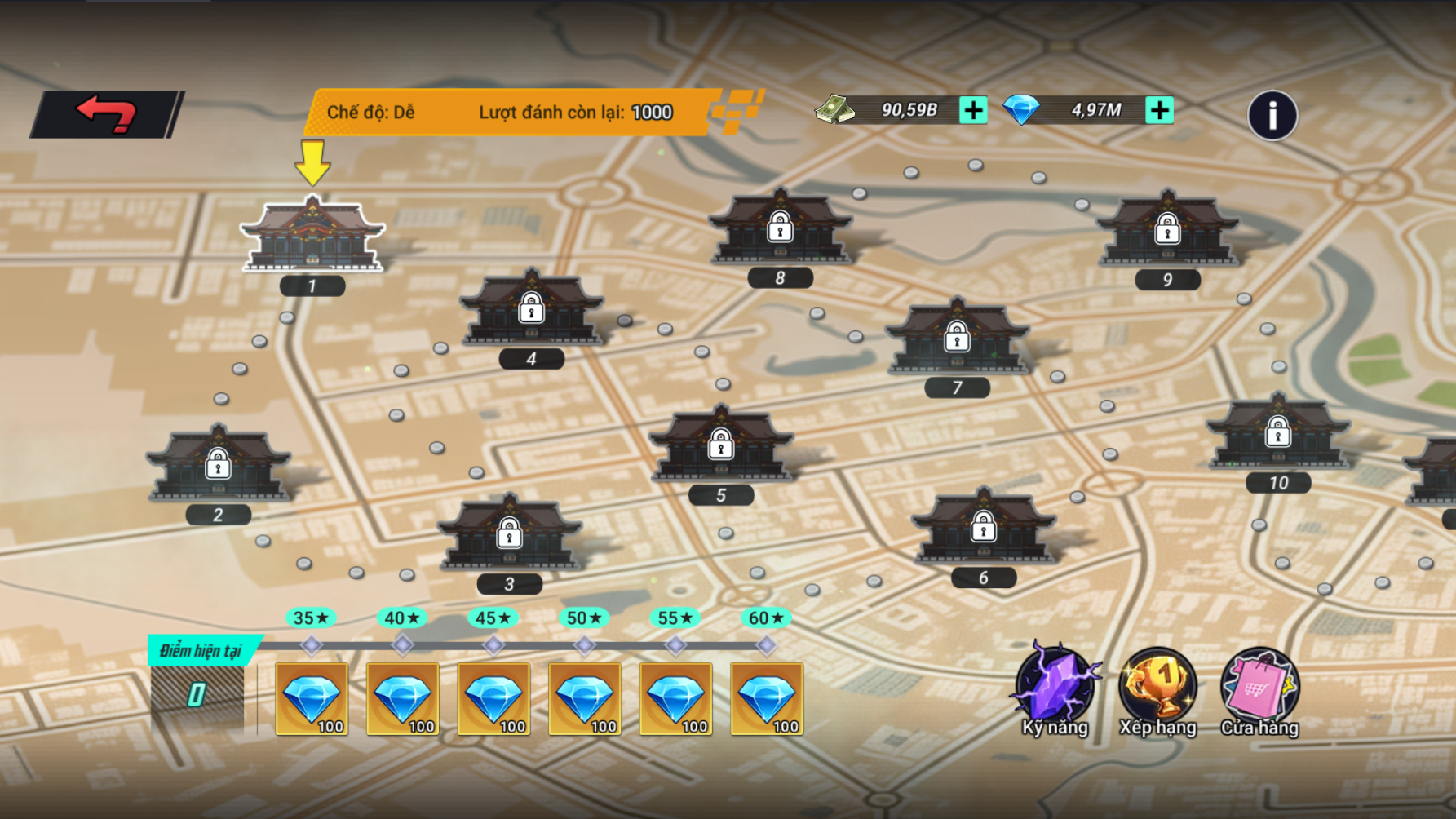
Task: Go back with the red arrow button
Action: point(106,114)
